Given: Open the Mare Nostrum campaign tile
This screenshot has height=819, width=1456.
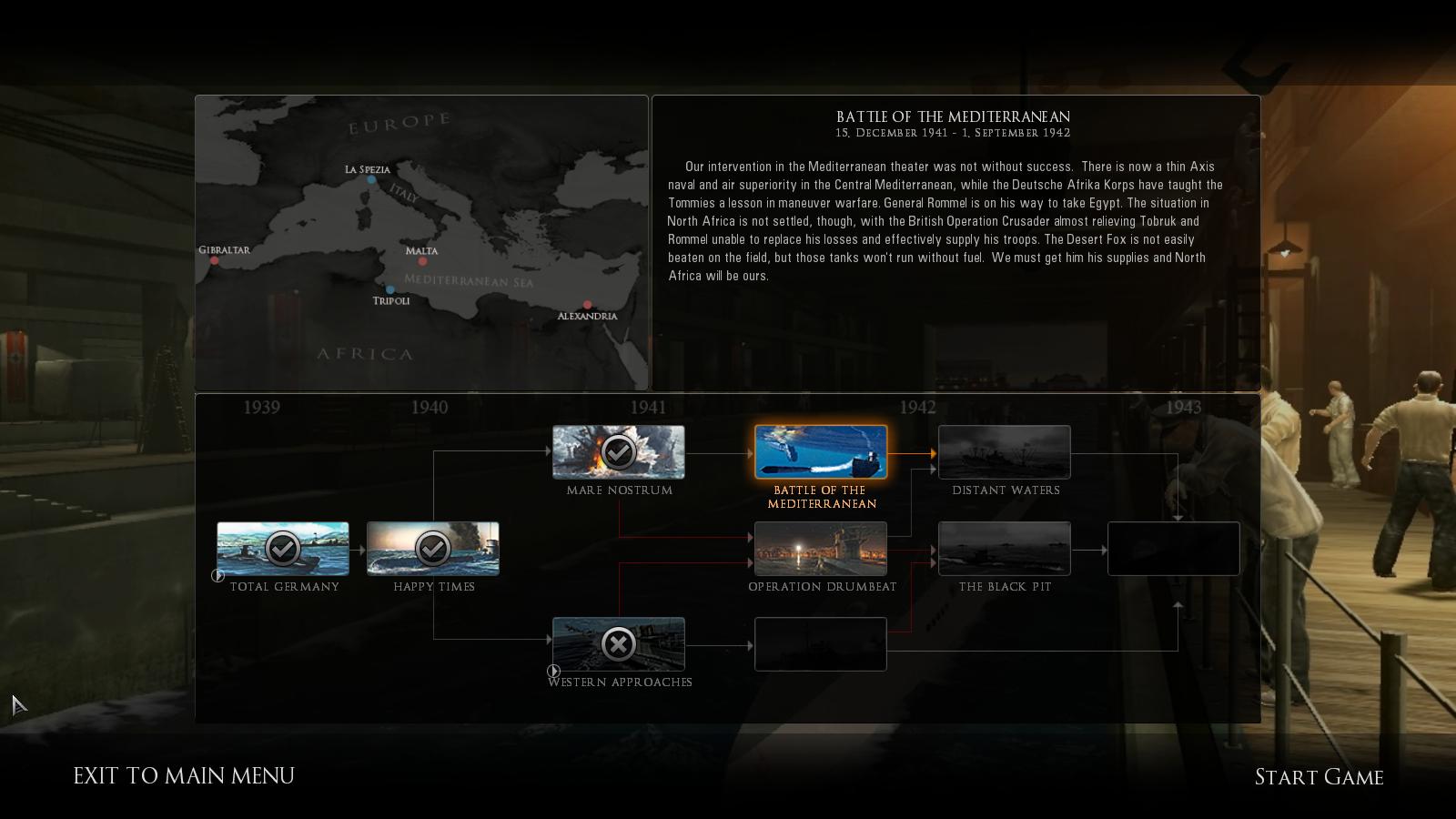Looking at the screenshot, I should (x=619, y=452).
